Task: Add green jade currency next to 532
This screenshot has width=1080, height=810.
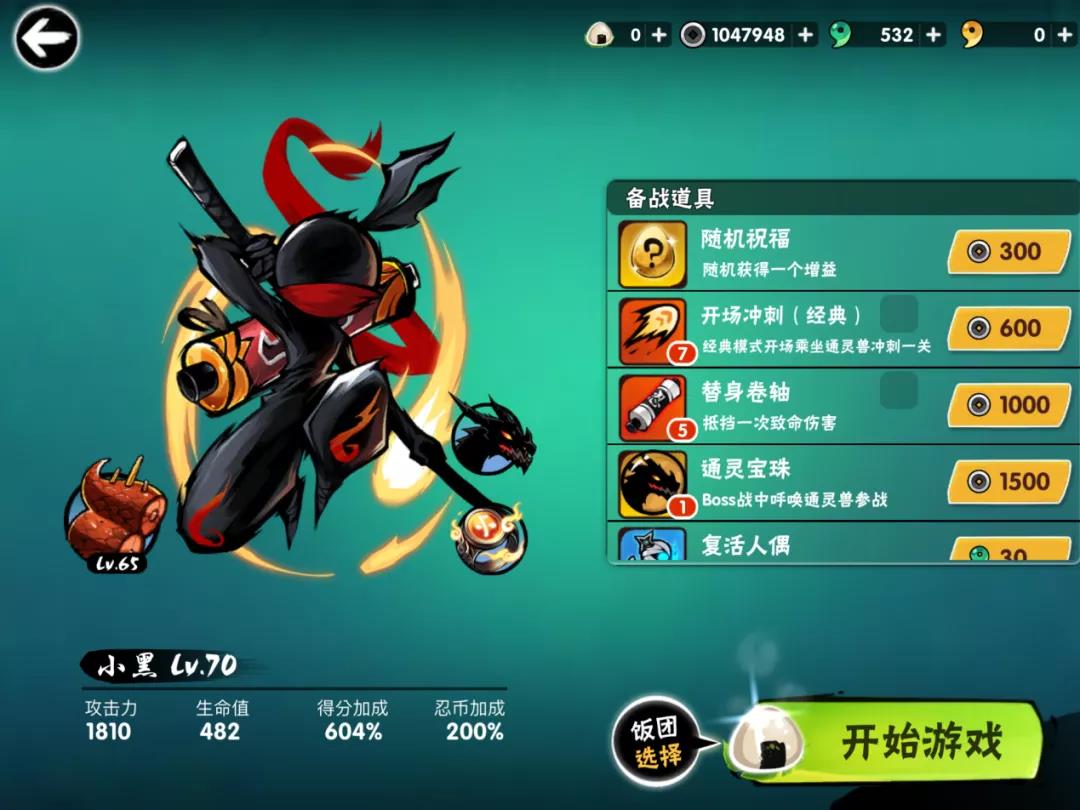Action: [933, 35]
